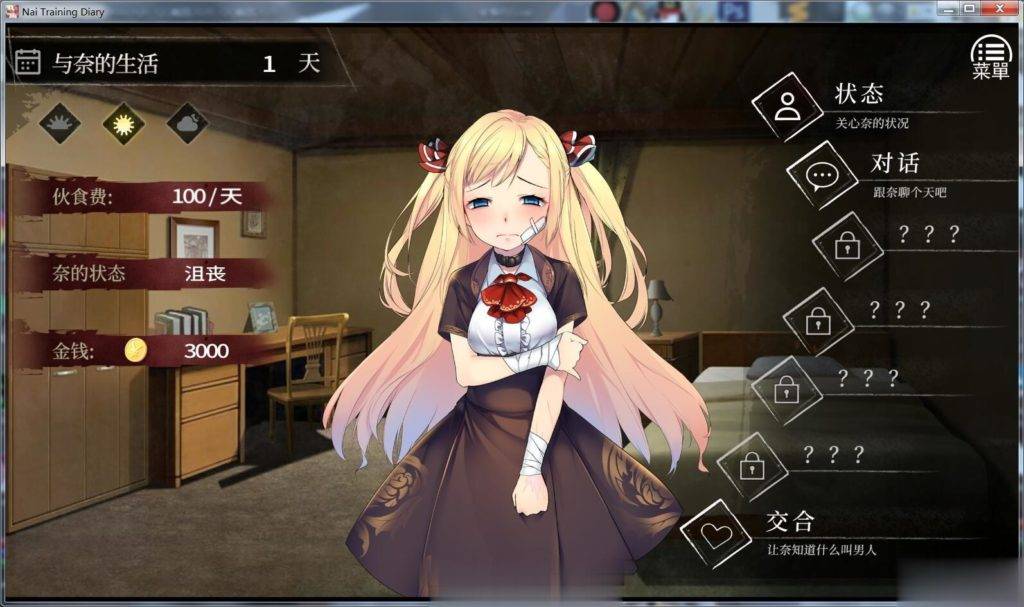
Task: Select the midday sun icon
Action: click(123, 123)
